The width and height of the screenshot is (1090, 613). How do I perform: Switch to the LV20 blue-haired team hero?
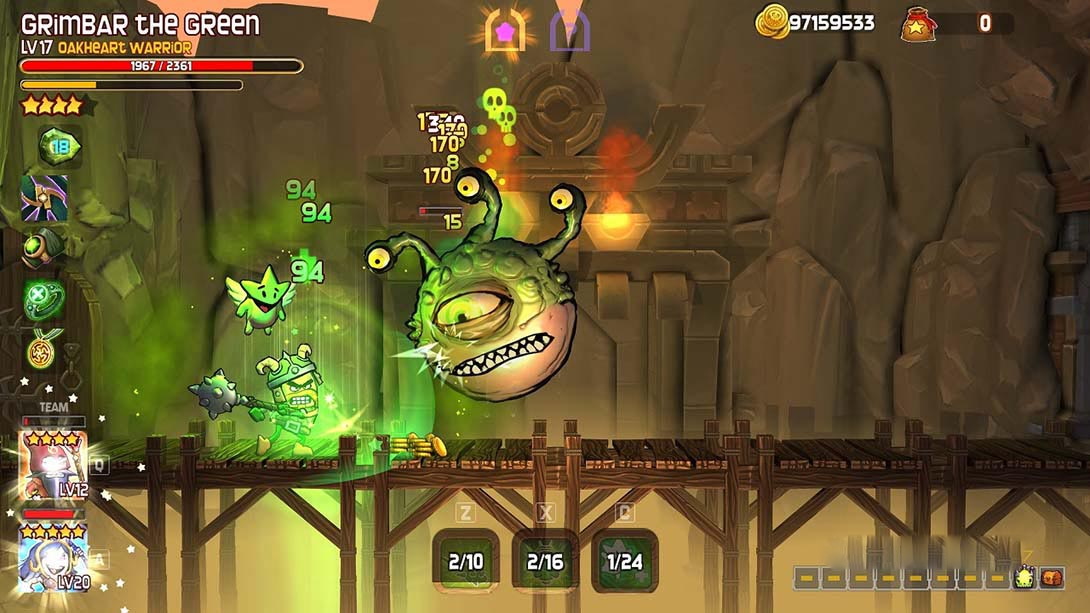[x=52, y=556]
